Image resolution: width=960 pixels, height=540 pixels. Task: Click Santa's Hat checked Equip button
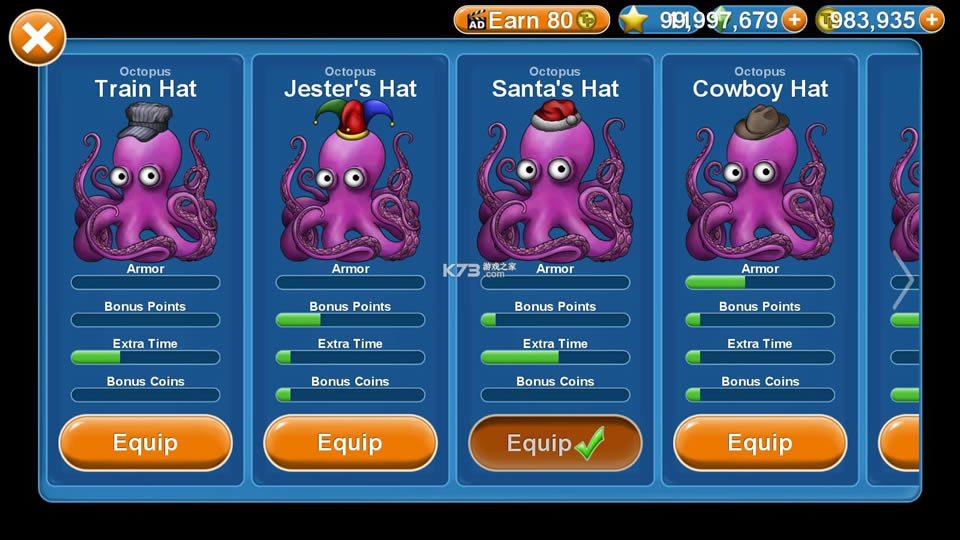tap(555, 443)
